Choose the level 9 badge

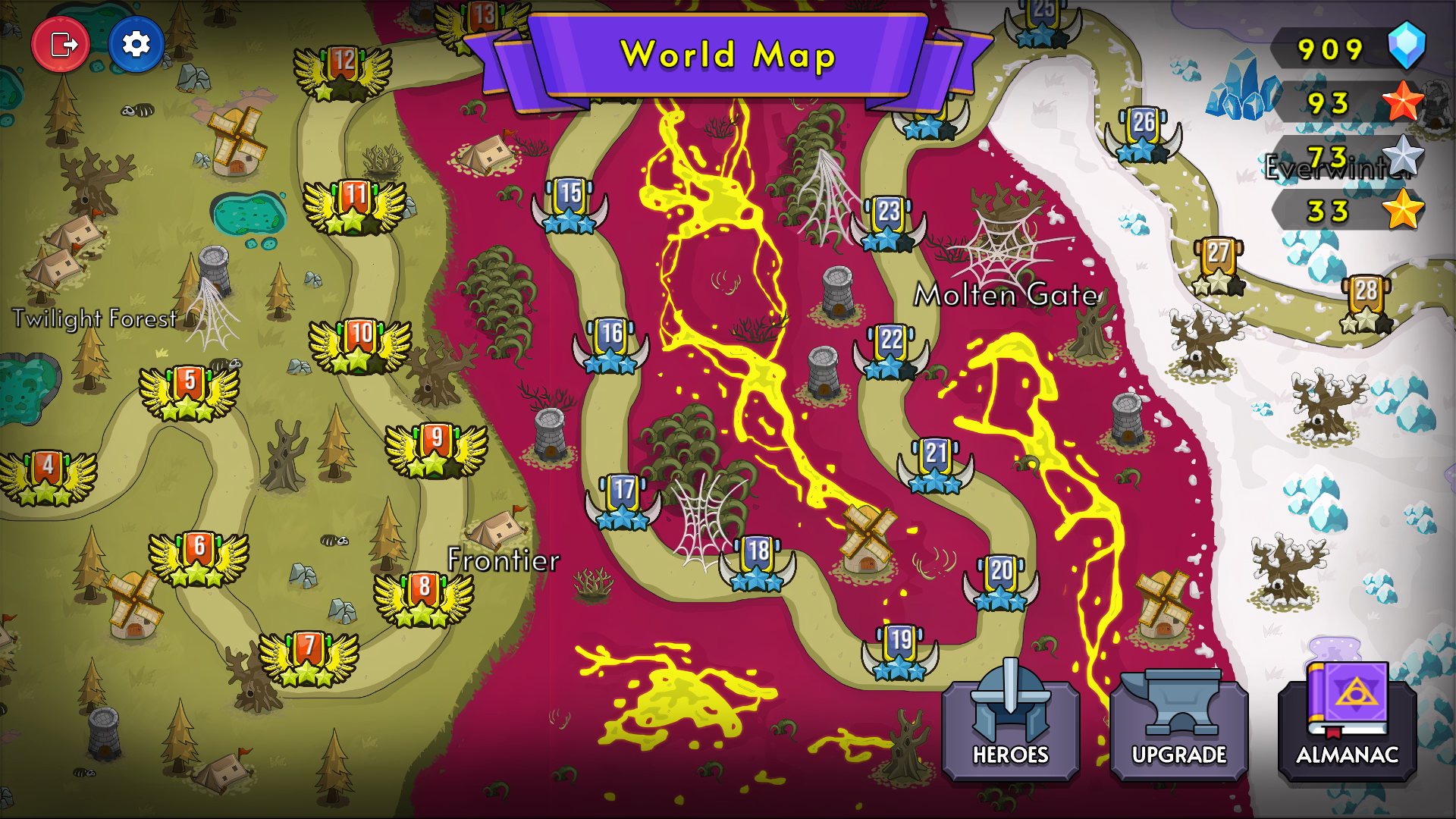tap(436, 449)
